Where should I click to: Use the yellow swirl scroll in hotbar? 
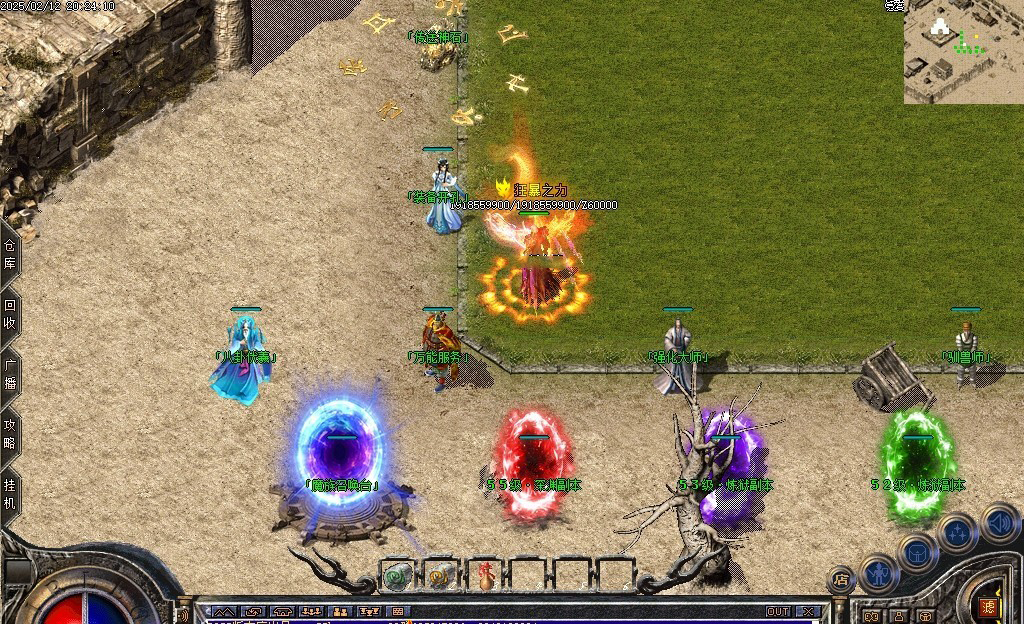point(440,576)
